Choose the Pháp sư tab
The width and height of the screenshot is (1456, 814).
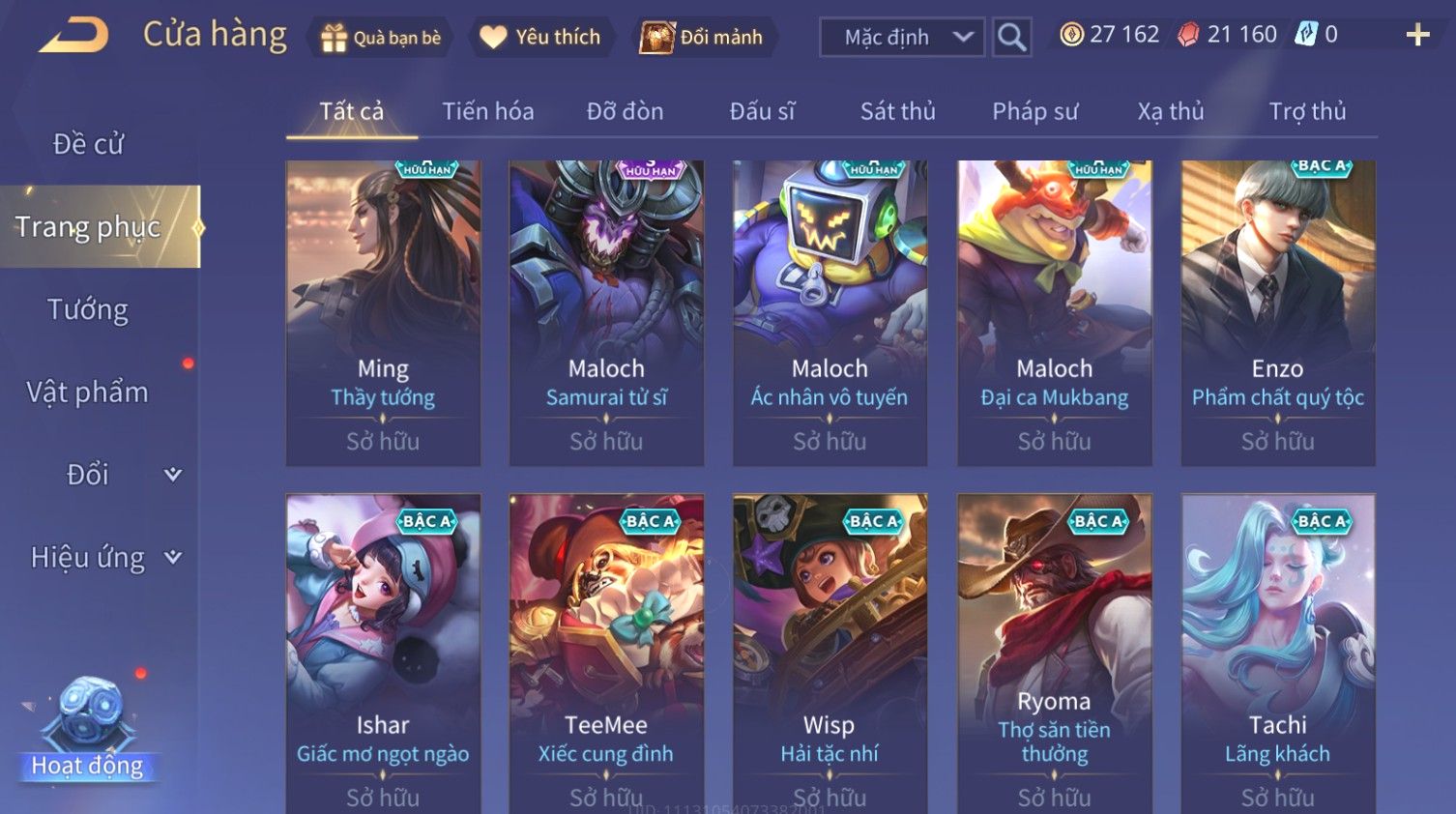pos(1034,112)
